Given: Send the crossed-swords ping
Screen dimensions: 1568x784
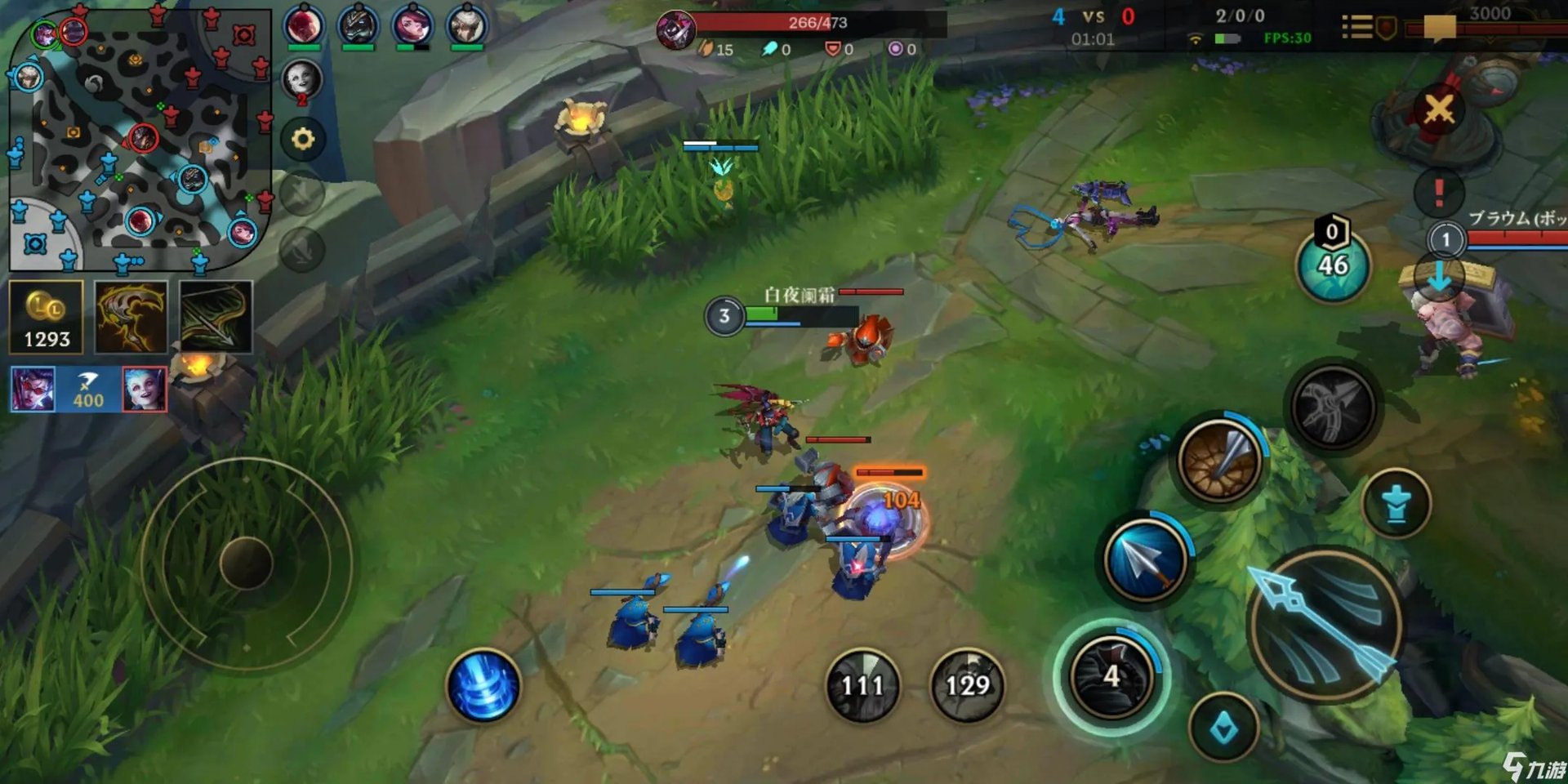Looking at the screenshot, I should (x=1439, y=109).
